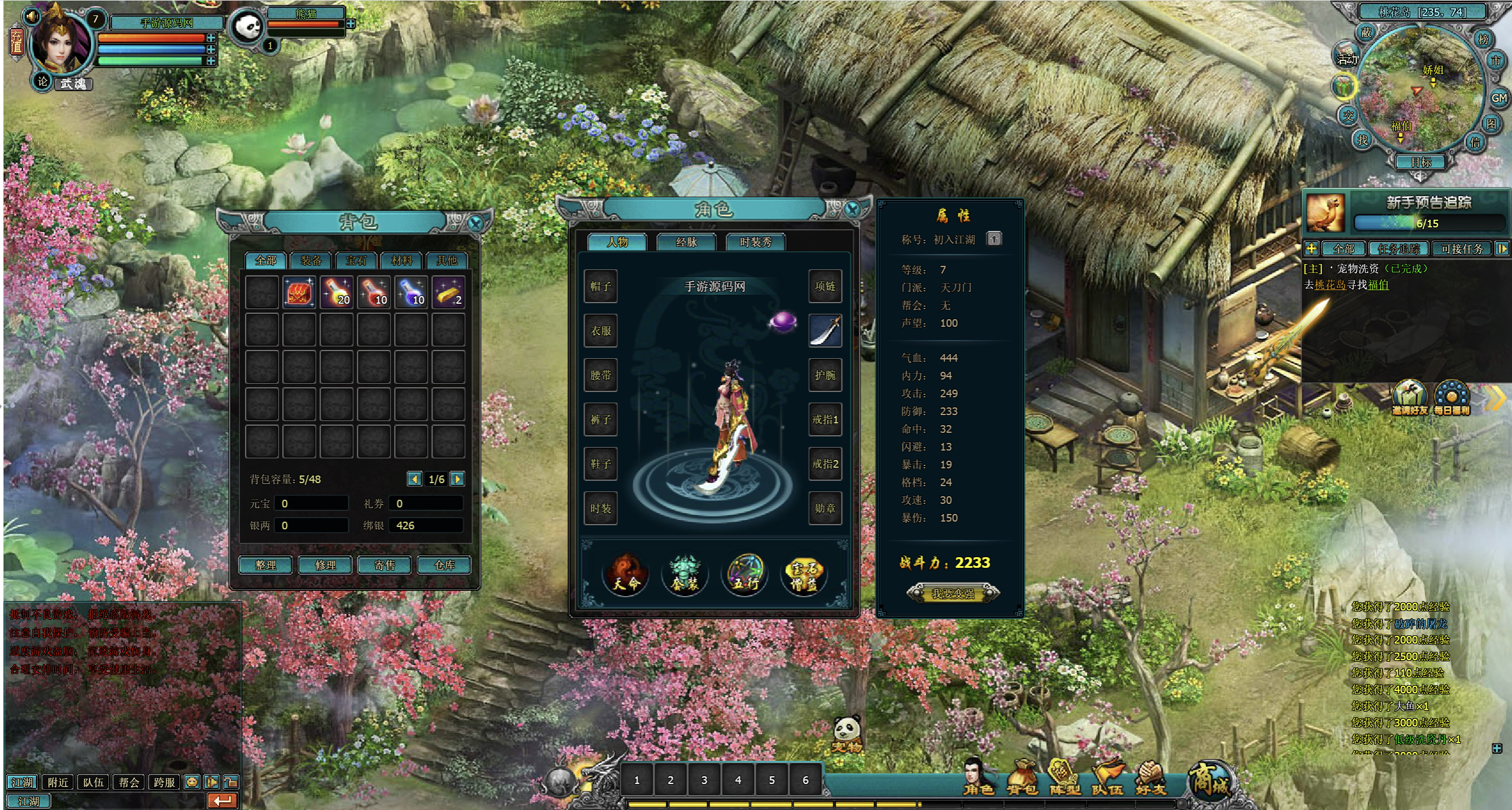Open the 天命 destiny feature
Screen dimensions: 1512x810
pos(626,574)
